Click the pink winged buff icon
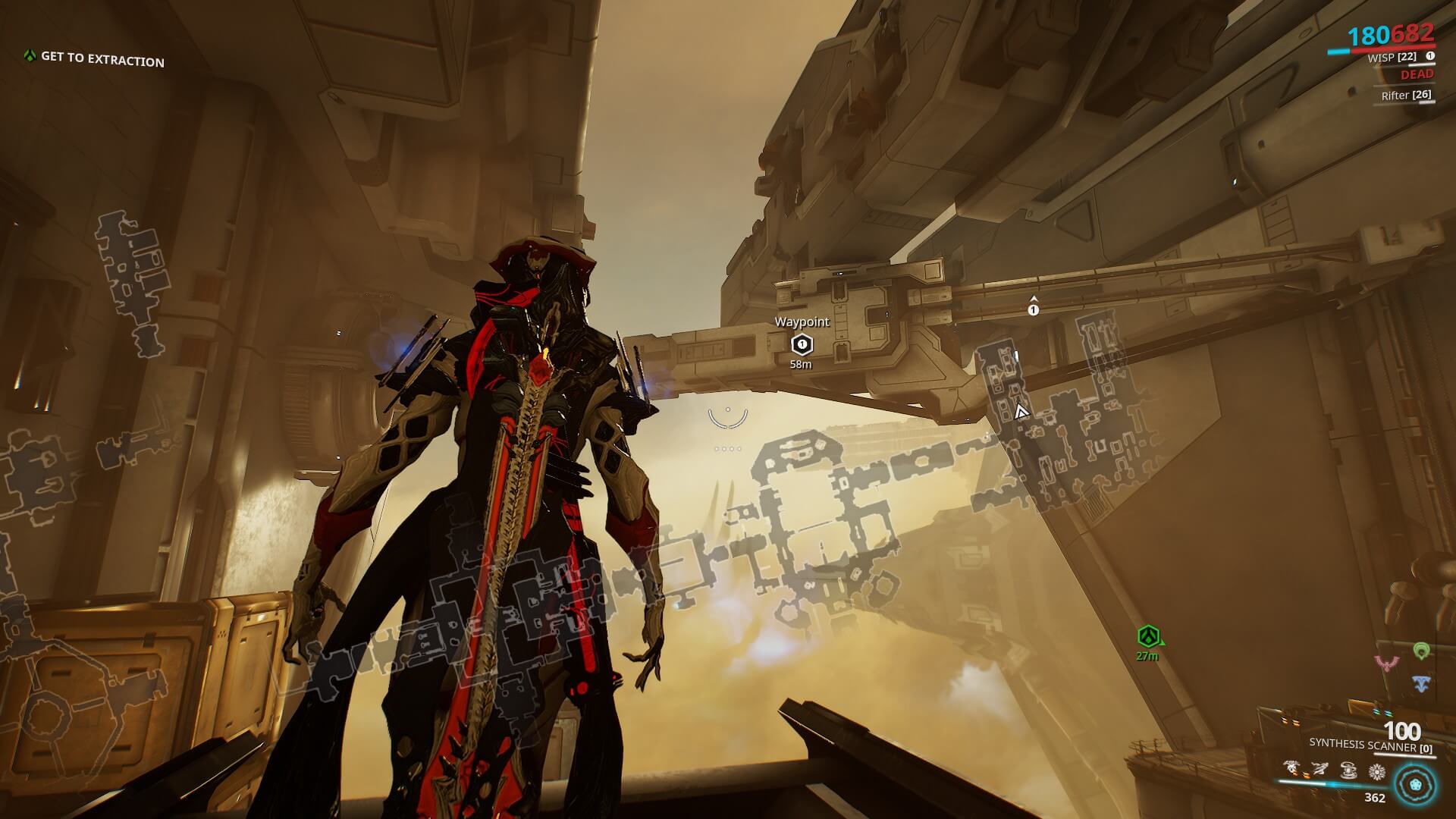The height and width of the screenshot is (819, 1456). [1388, 664]
